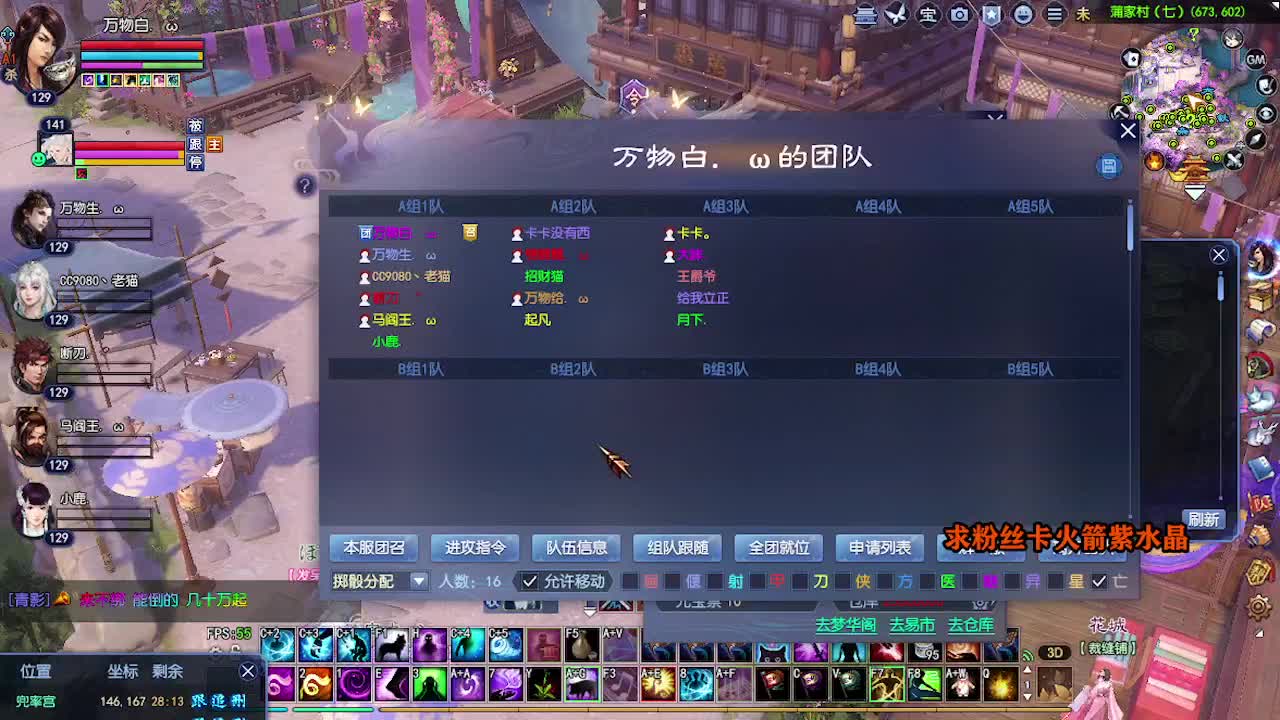The width and height of the screenshot is (1280, 720).
Task: Uncheck the 允许移动 checkbox
Action: pyautogui.click(x=530, y=580)
